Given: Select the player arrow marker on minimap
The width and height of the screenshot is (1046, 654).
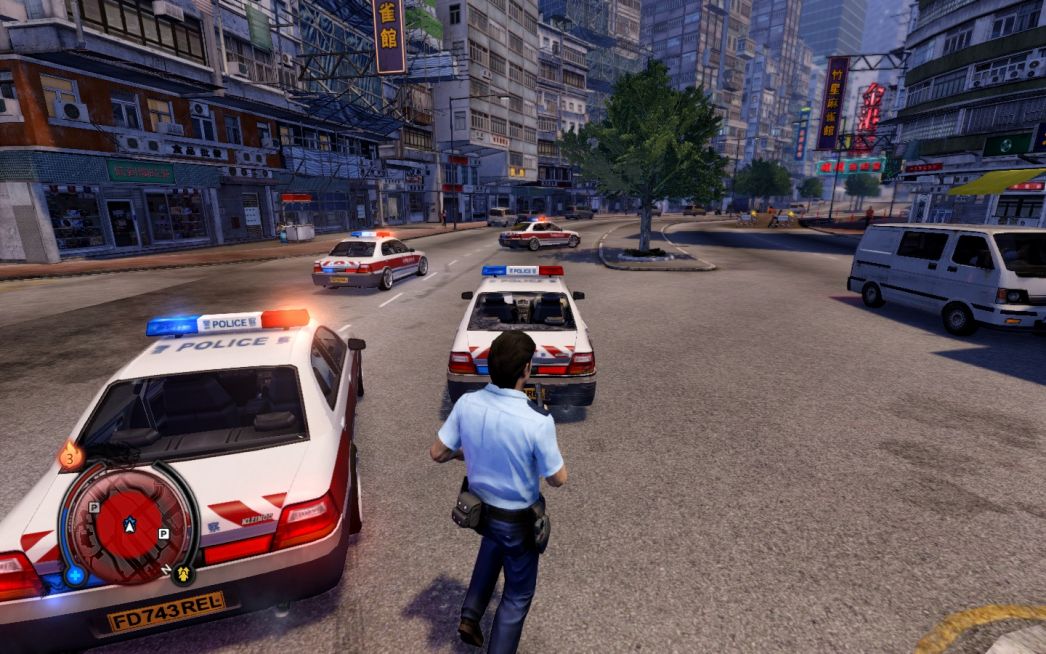Looking at the screenshot, I should [x=129, y=524].
